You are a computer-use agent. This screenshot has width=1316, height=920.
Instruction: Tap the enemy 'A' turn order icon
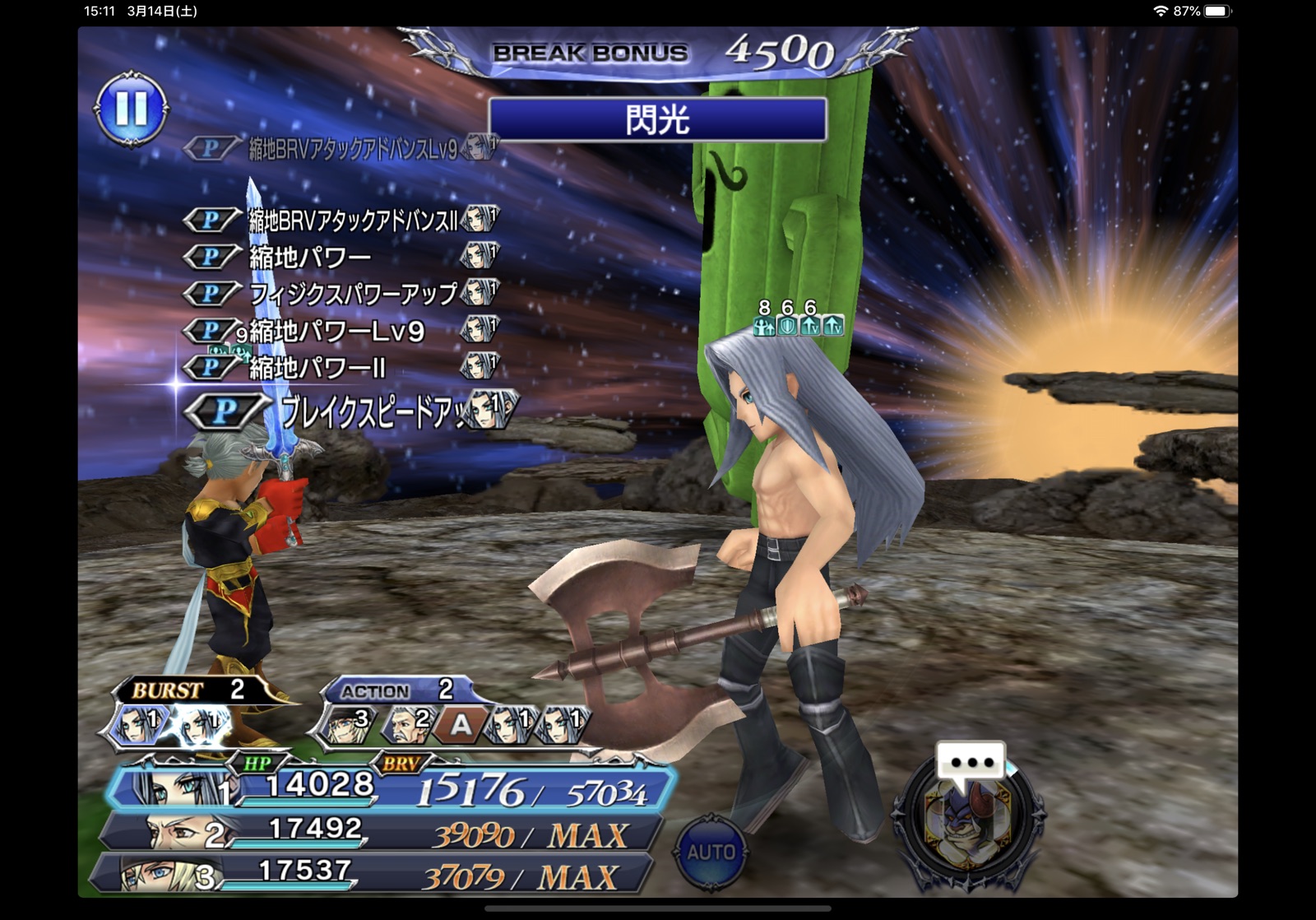(461, 724)
